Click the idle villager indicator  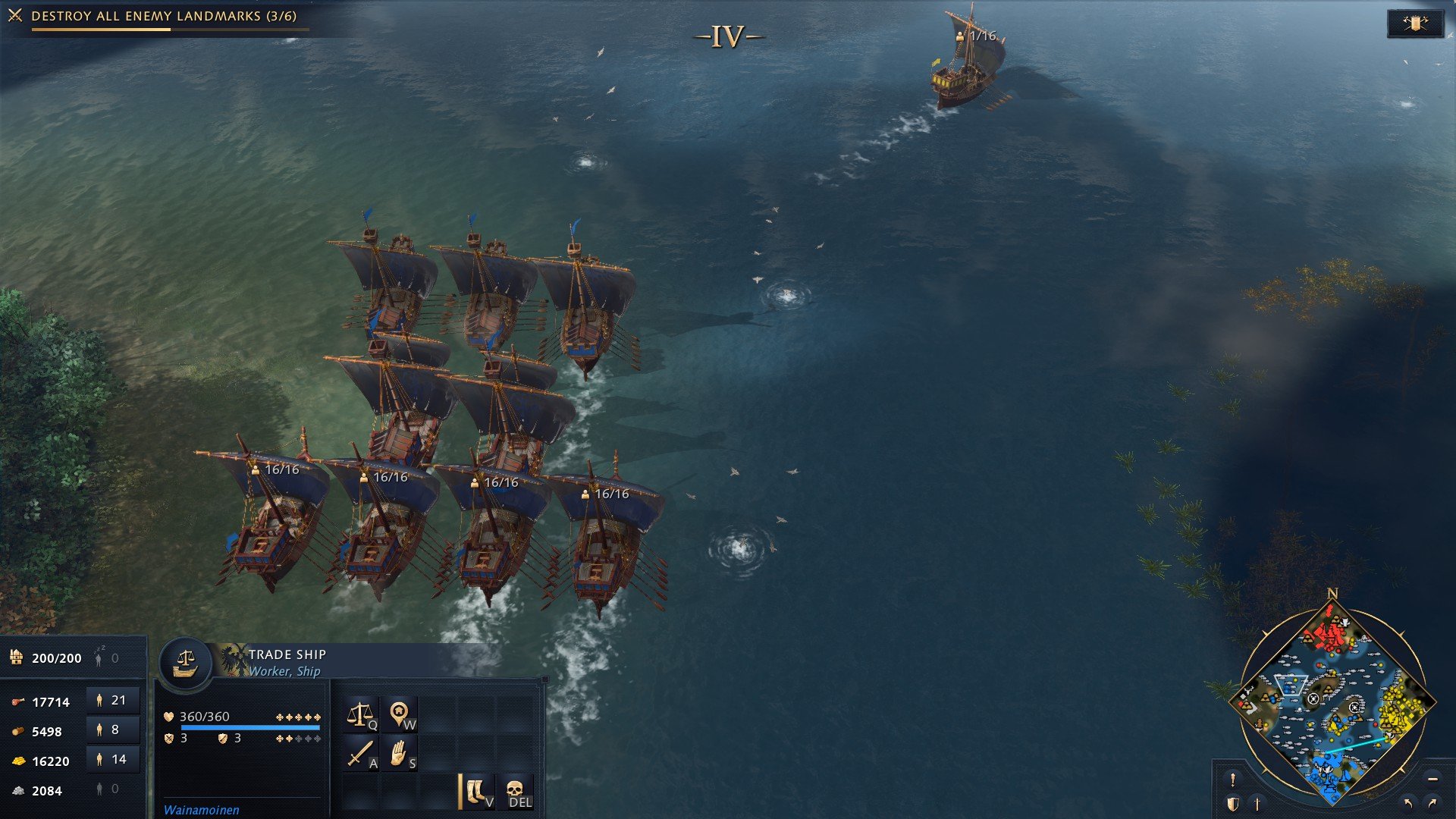click(106, 658)
